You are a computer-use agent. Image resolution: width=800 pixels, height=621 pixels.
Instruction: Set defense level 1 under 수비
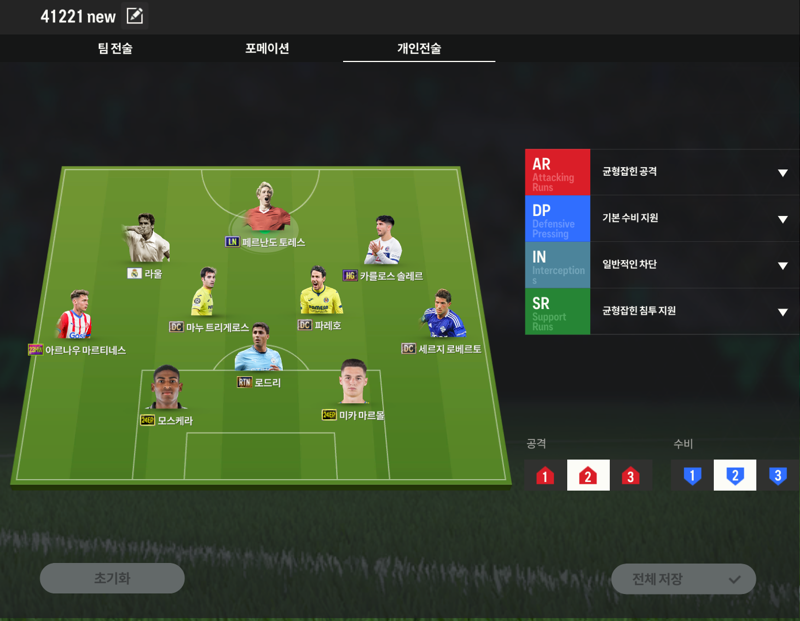coord(692,476)
